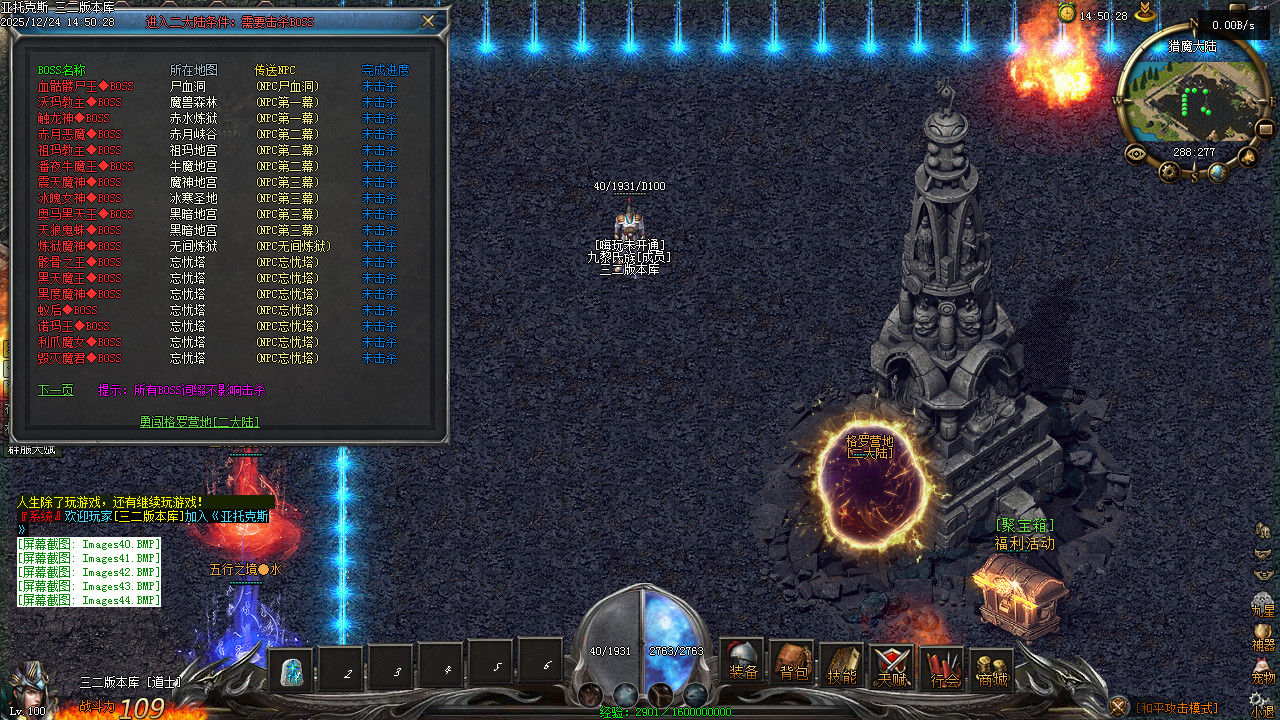Open the mail envelope icon
The image size is (1280, 720).
(x=1265, y=129)
